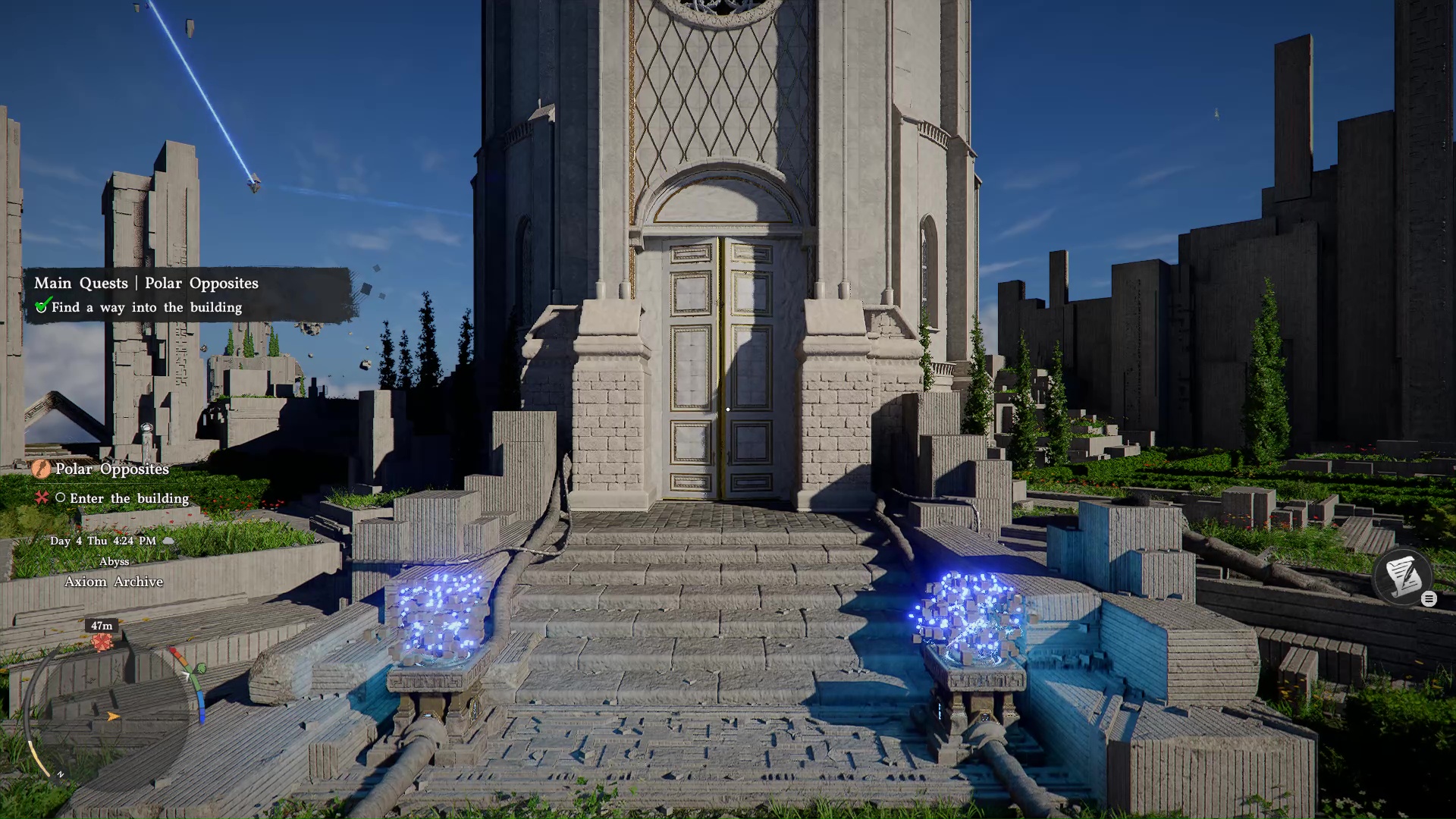Viewport: 1456px width, 819px height.
Task: Select the orange Polar Opposites quest emblem
Action: point(40,469)
